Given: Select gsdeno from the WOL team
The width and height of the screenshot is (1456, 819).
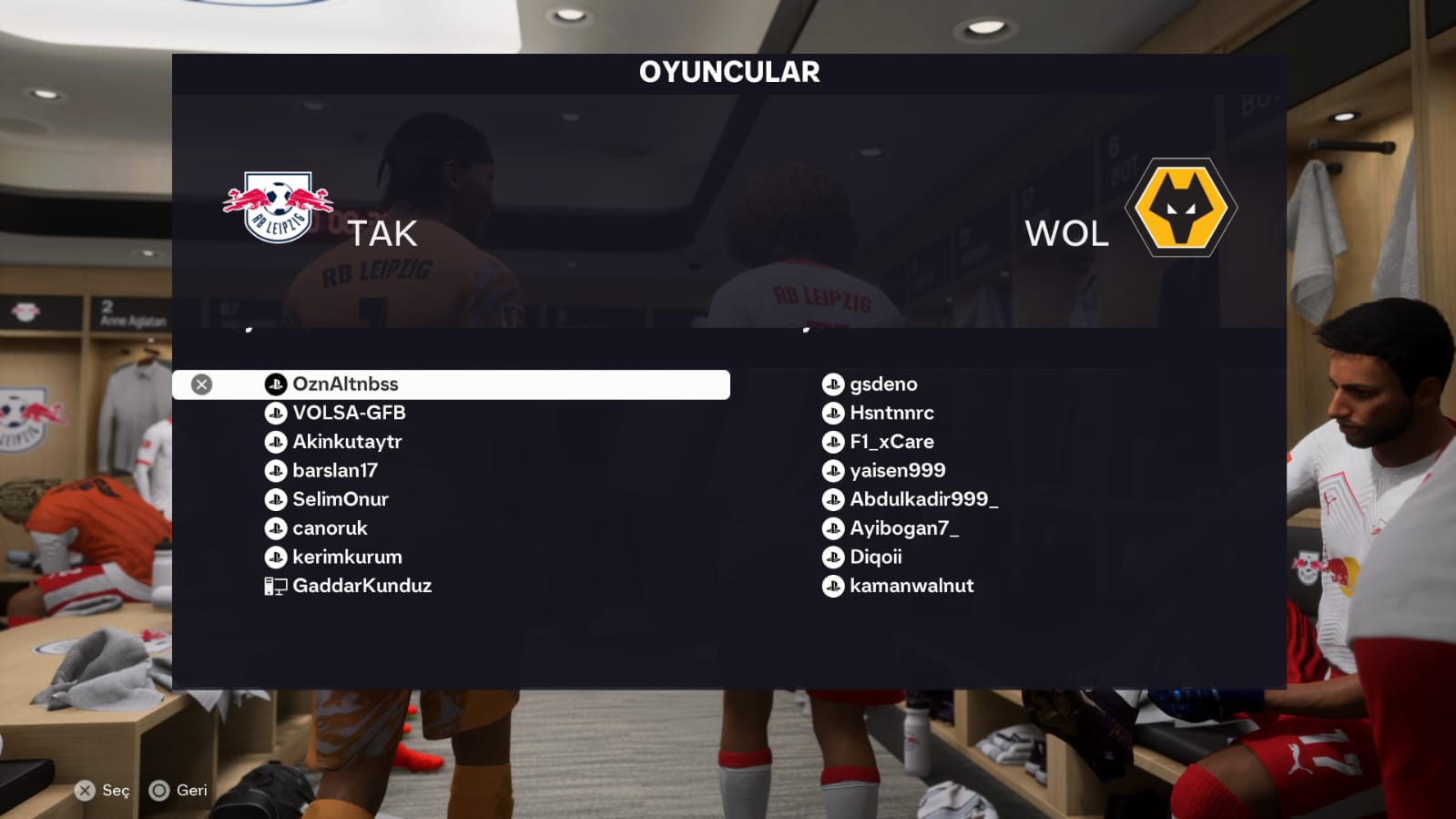Looking at the screenshot, I should tap(883, 384).
